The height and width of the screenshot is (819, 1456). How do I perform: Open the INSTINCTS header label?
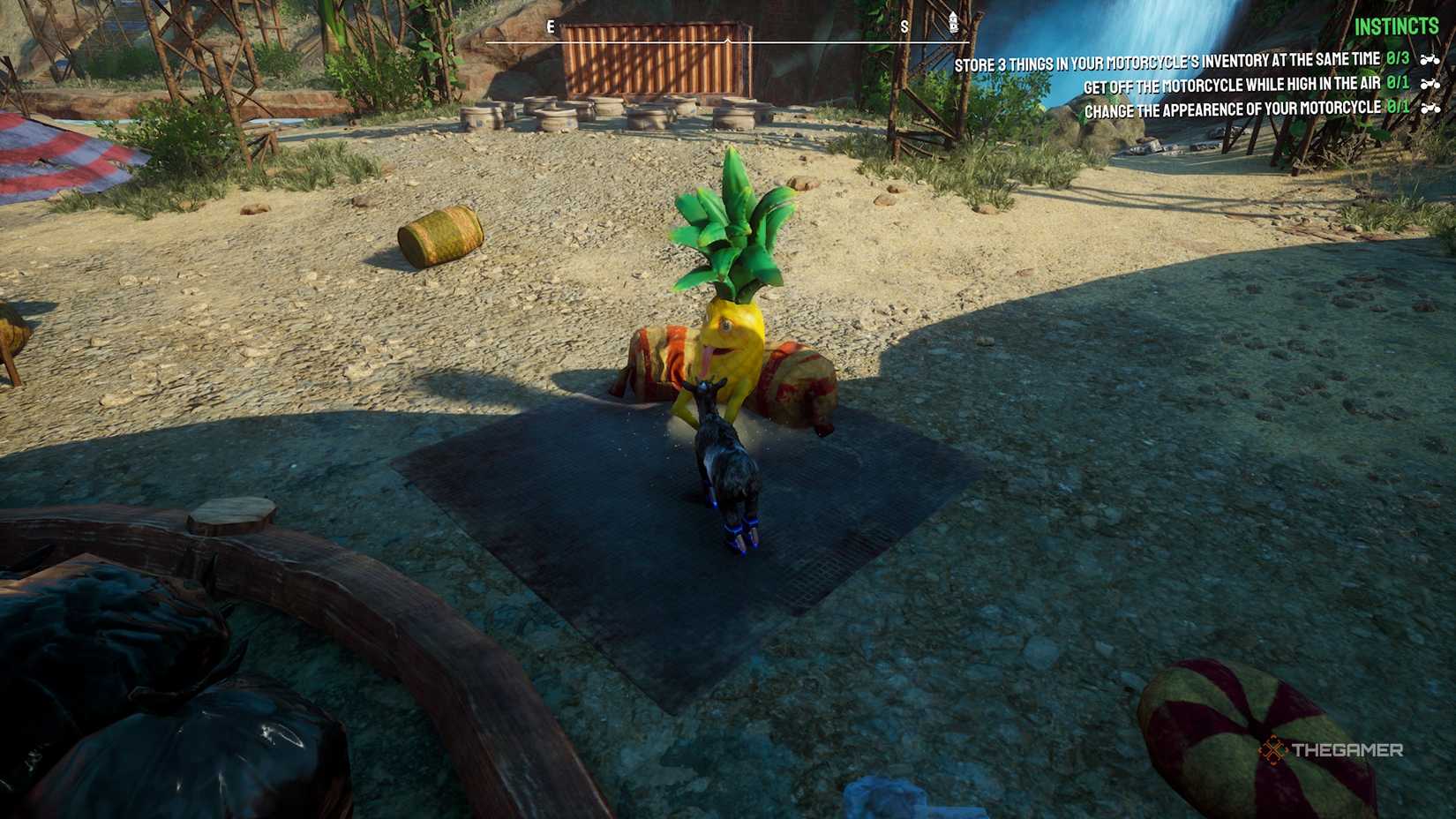[1398, 25]
